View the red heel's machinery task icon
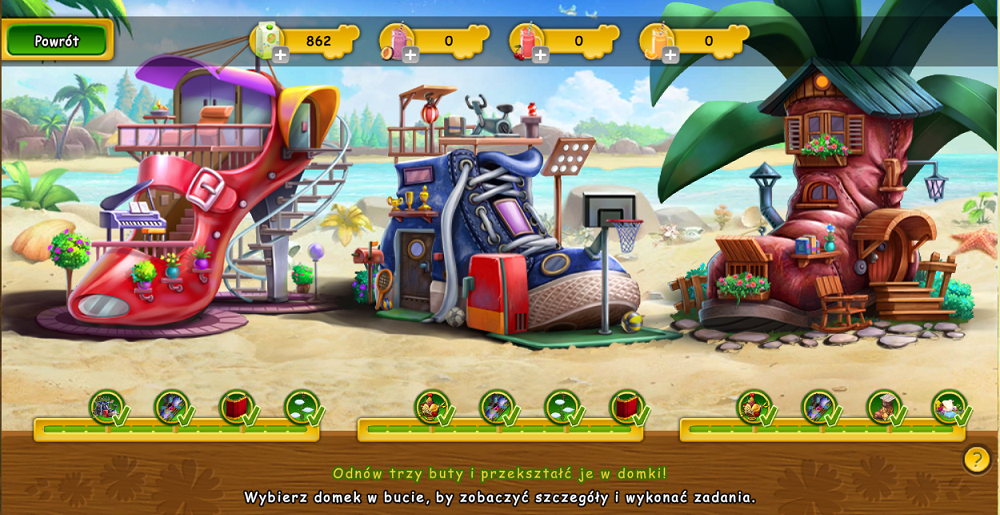 106,407
